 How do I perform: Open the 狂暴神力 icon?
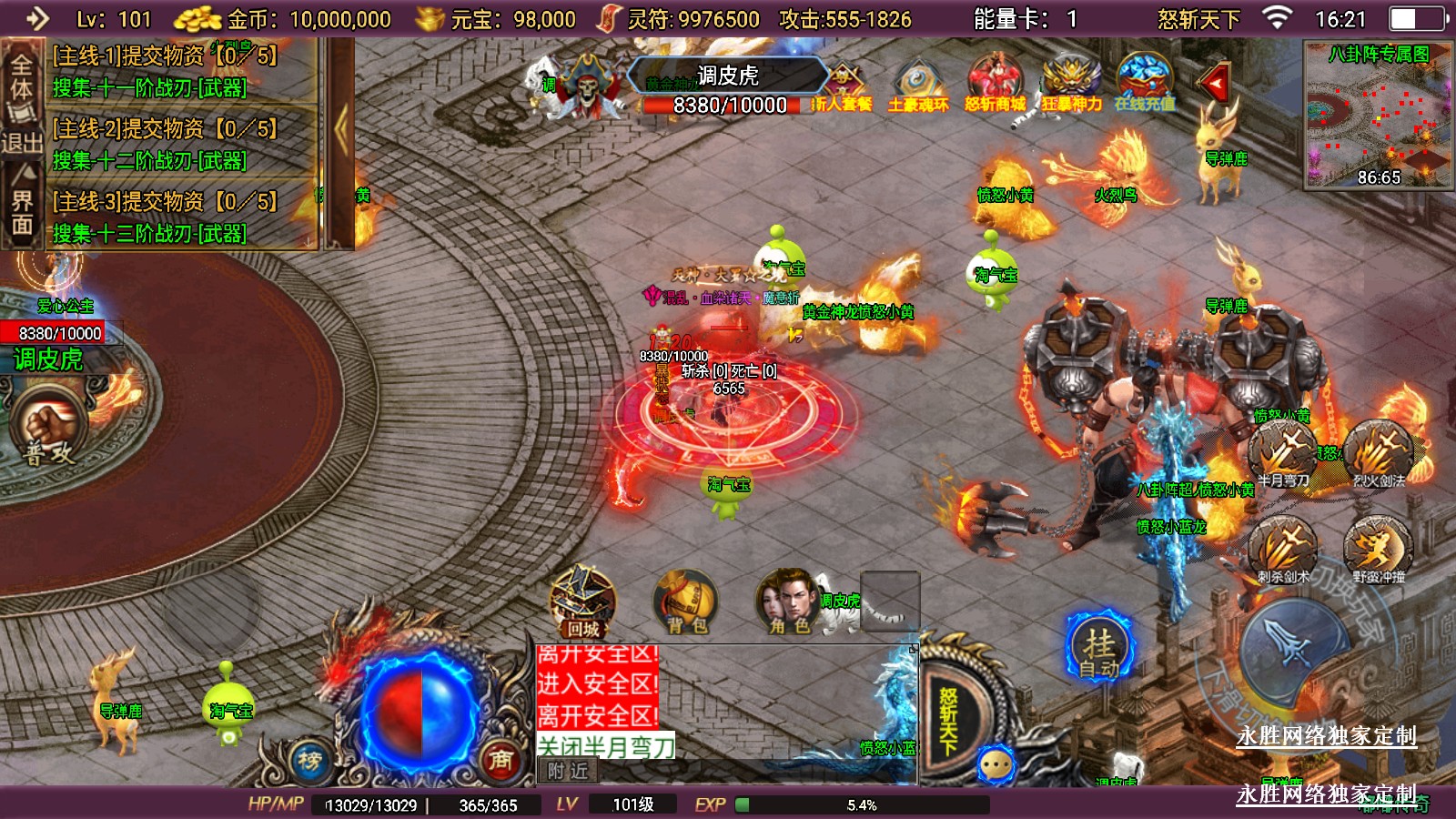coord(1071,84)
